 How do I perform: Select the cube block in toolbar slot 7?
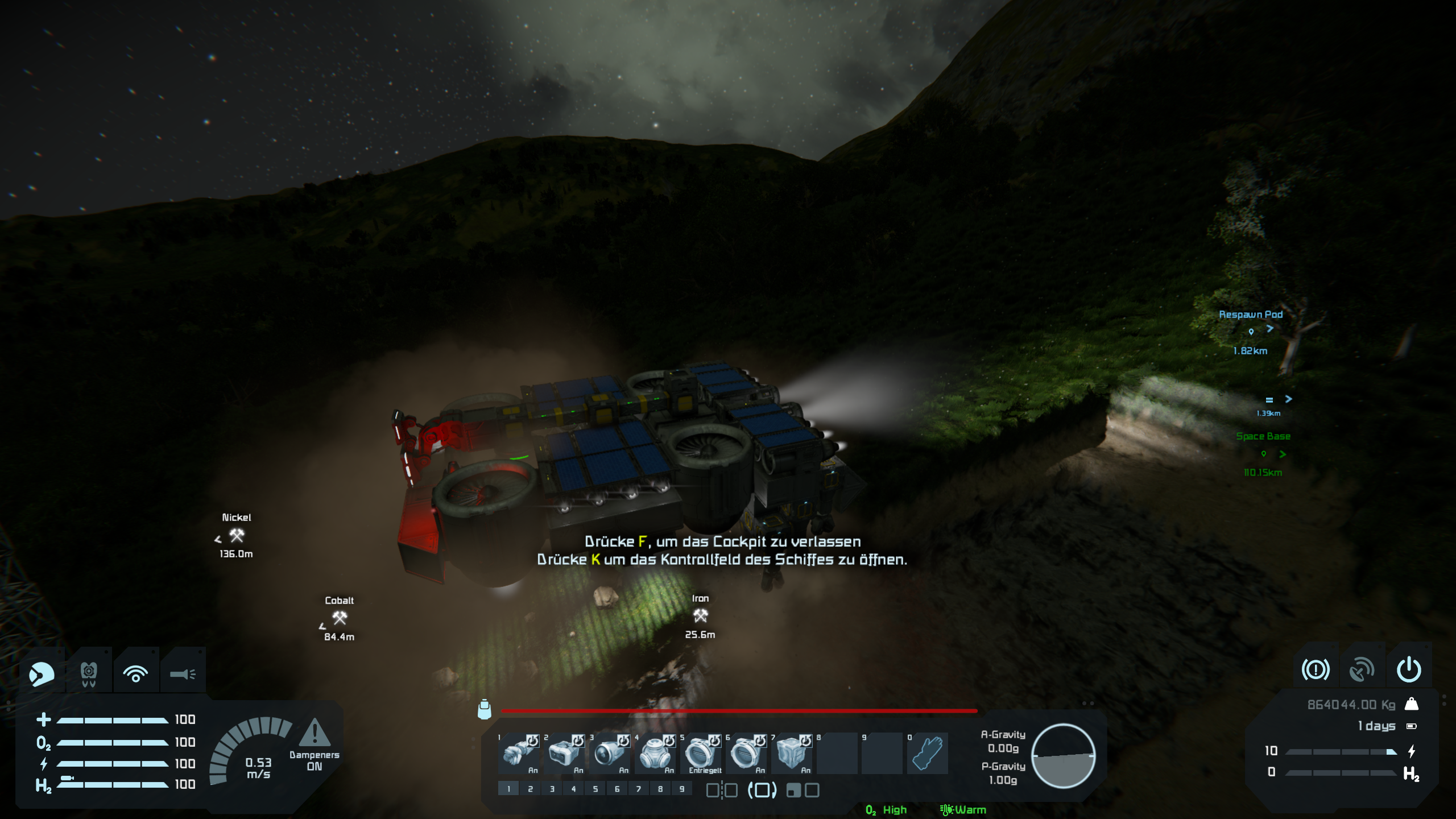coord(791,753)
